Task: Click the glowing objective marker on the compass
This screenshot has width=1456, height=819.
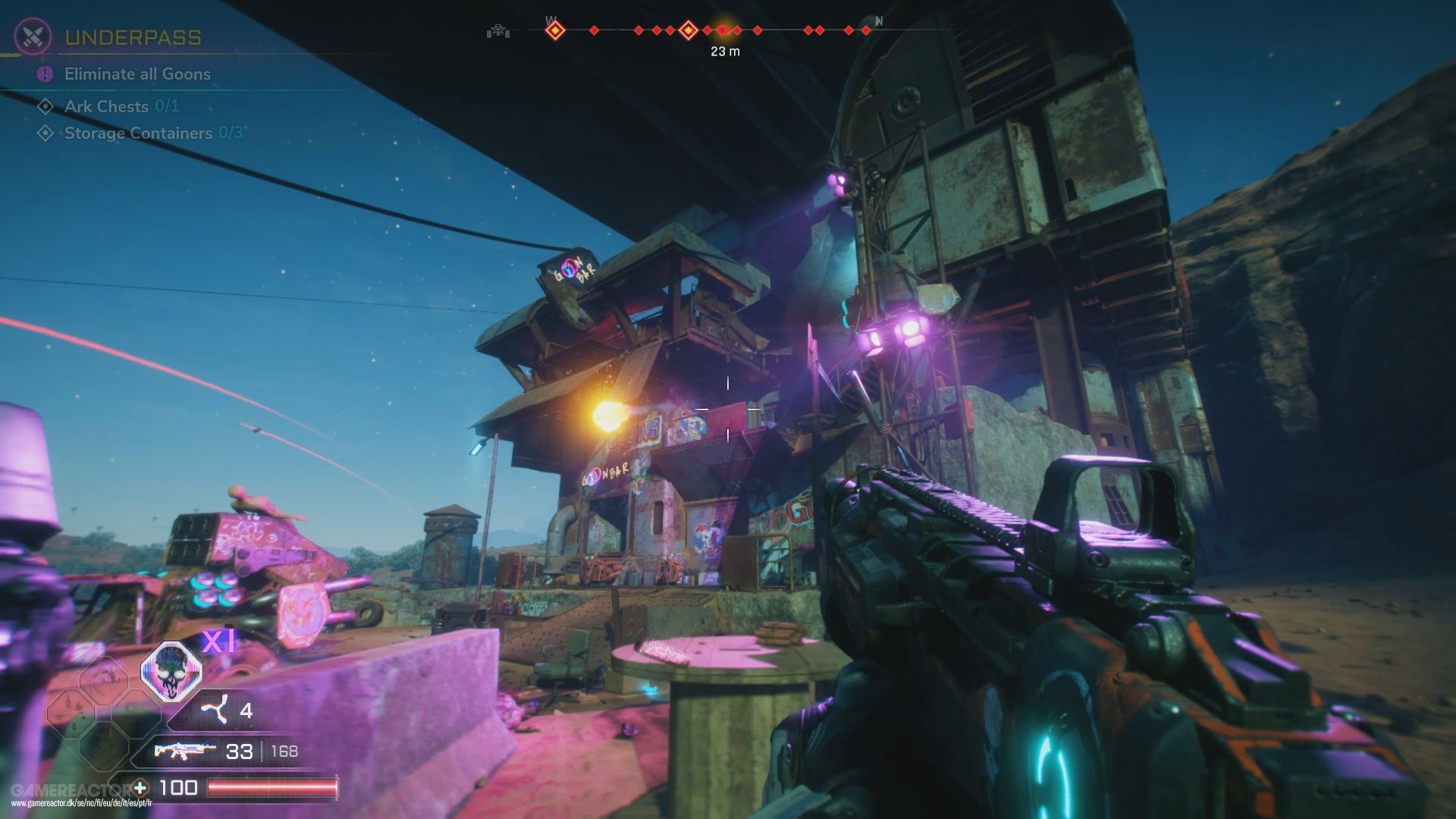Action: click(722, 30)
